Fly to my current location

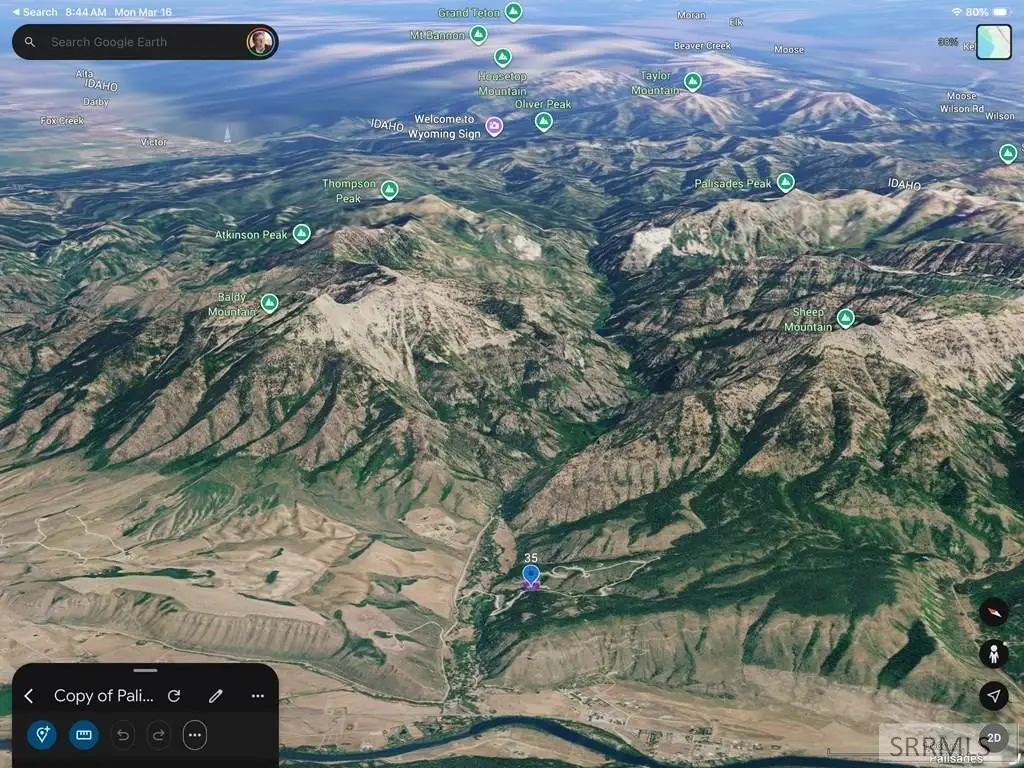pos(993,696)
